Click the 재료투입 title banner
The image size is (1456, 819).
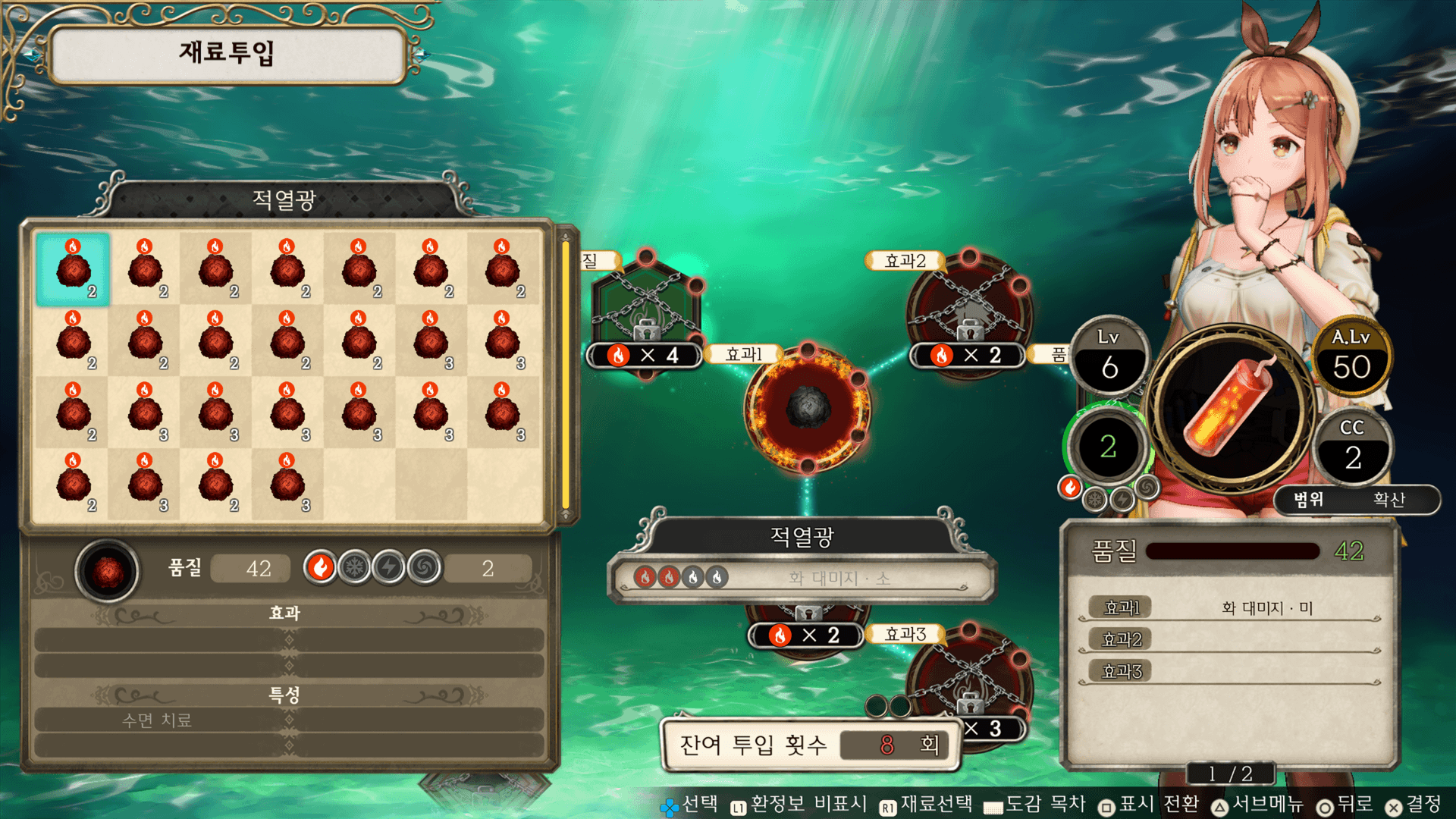pos(226,53)
